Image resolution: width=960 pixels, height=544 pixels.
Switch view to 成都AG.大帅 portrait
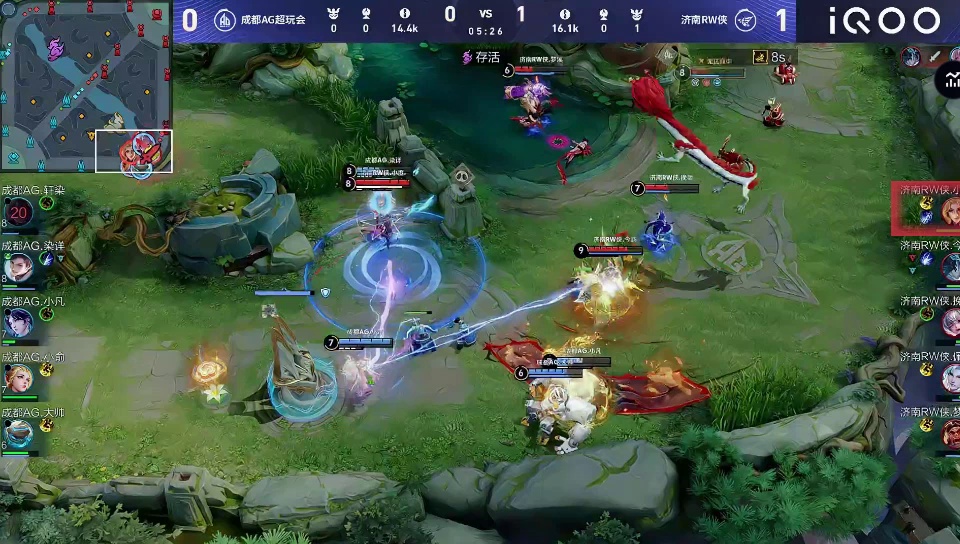tap(19, 433)
